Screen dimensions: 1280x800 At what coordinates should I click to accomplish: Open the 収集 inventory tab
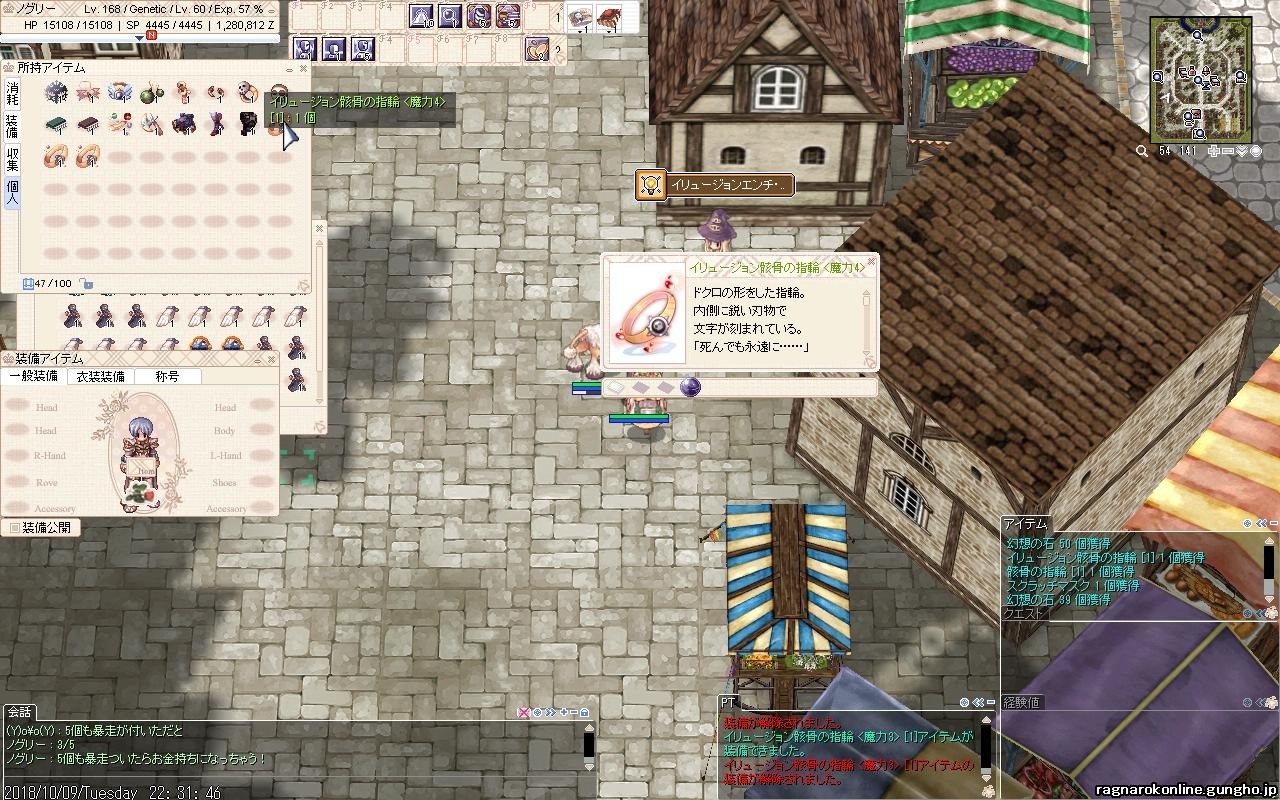click(12, 158)
